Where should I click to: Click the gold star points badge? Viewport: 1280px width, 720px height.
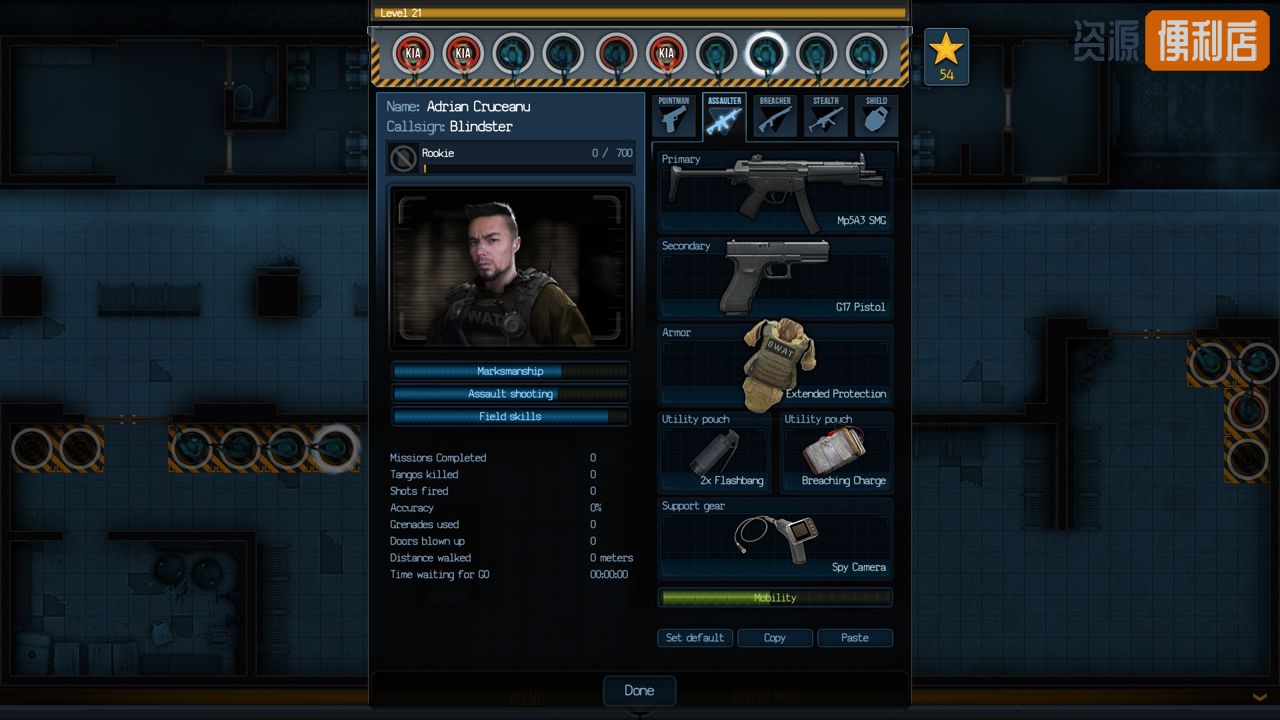[x=946, y=56]
